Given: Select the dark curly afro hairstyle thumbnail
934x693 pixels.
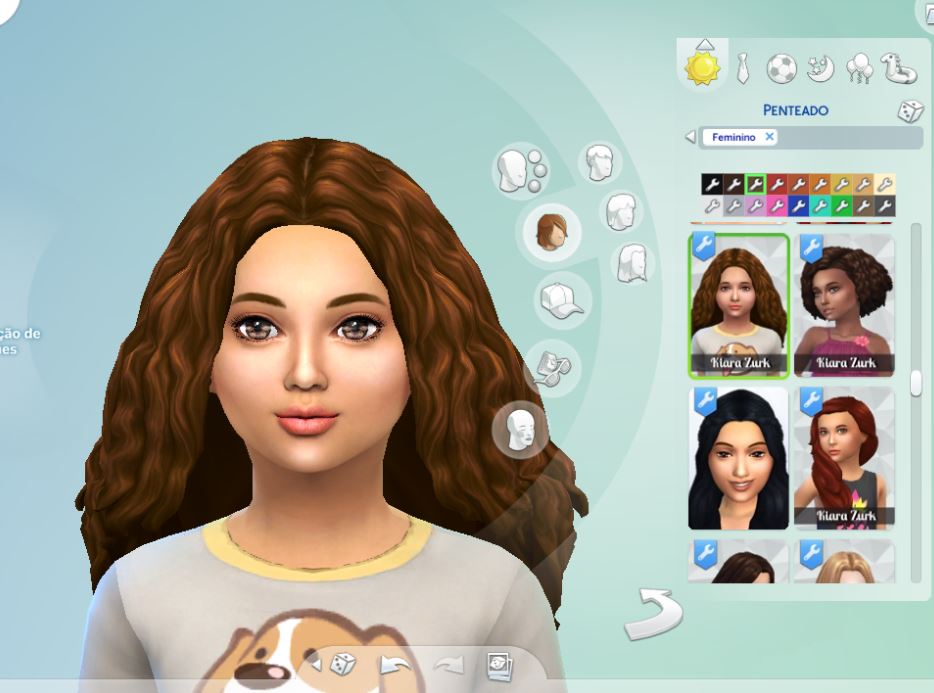Looking at the screenshot, I should click(844, 305).
